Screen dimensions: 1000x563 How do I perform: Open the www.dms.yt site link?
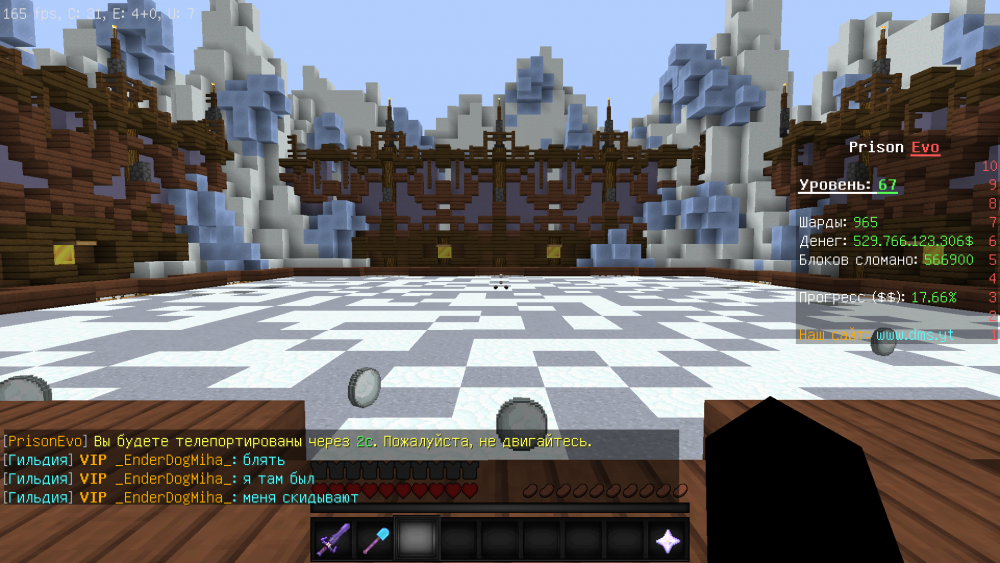[x=912, y=335]
